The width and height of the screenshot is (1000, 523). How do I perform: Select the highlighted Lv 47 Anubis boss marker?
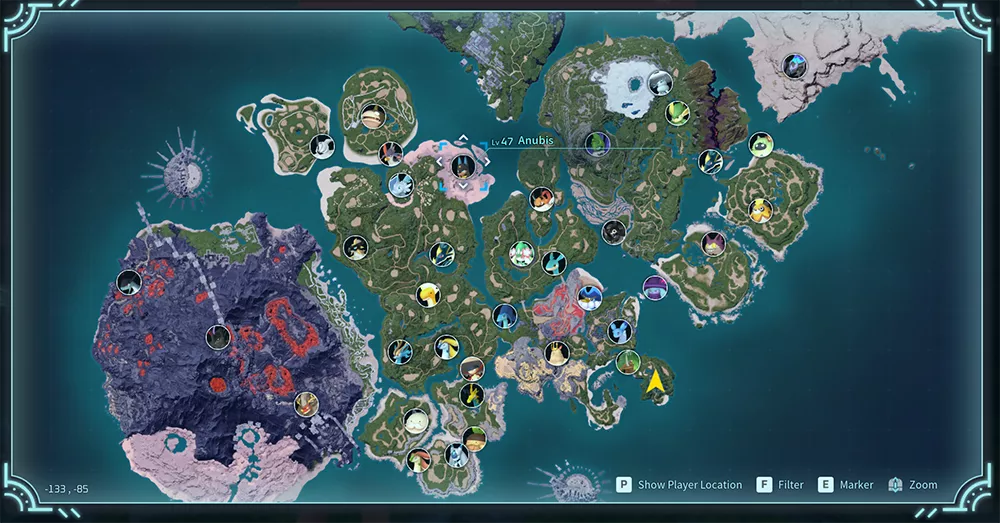pos(461,166)
